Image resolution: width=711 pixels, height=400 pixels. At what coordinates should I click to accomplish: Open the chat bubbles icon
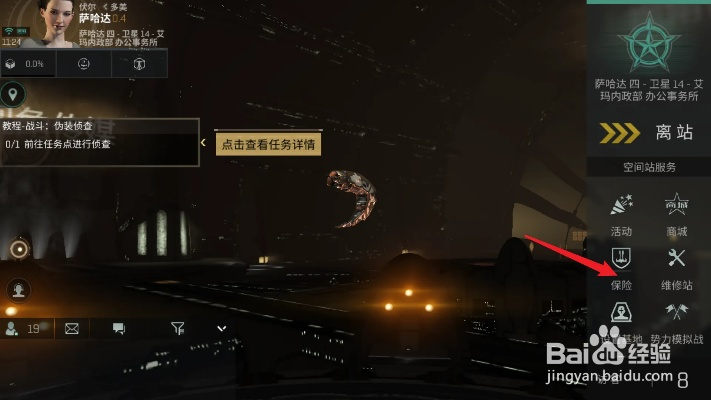119,327
